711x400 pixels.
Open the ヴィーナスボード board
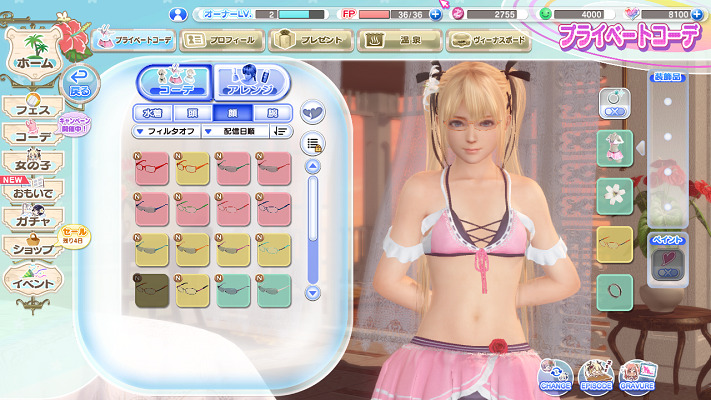(489, 41)
